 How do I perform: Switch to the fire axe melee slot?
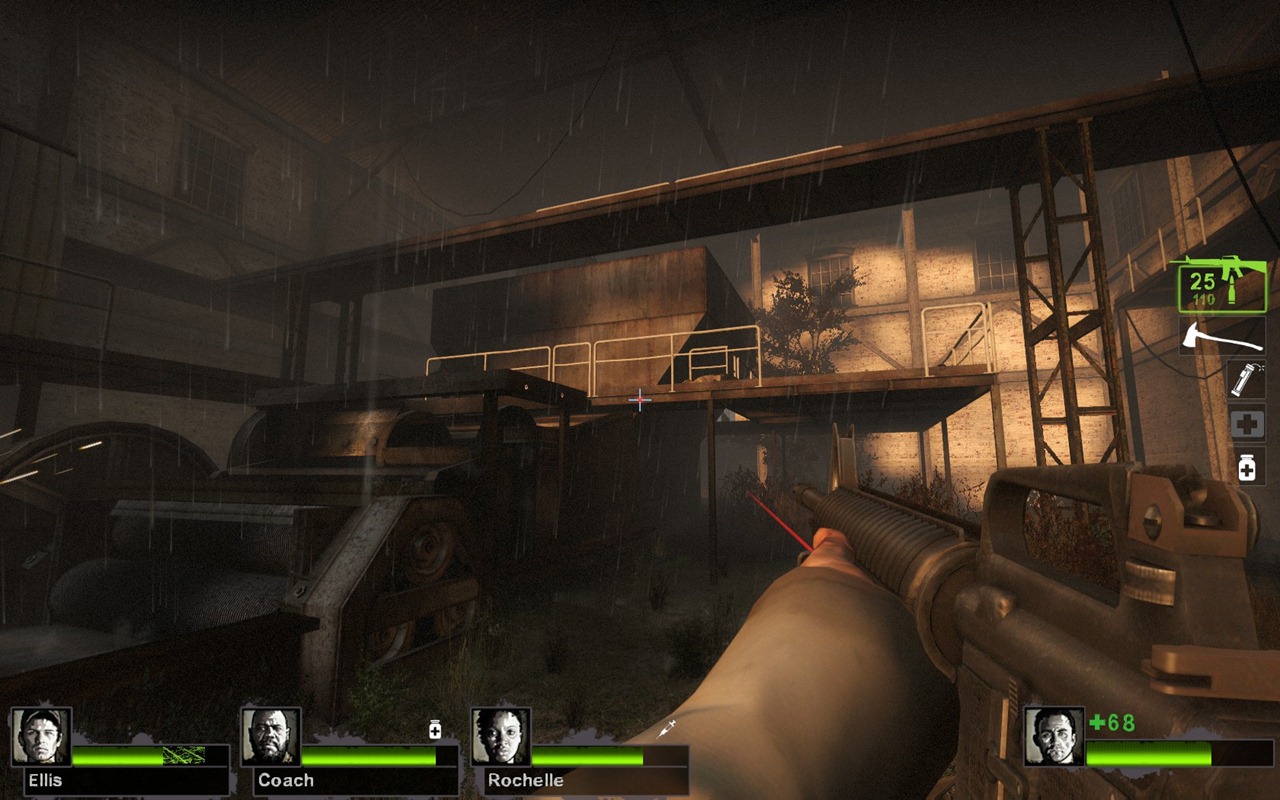pyautogui.click(x=1221, y=336)
